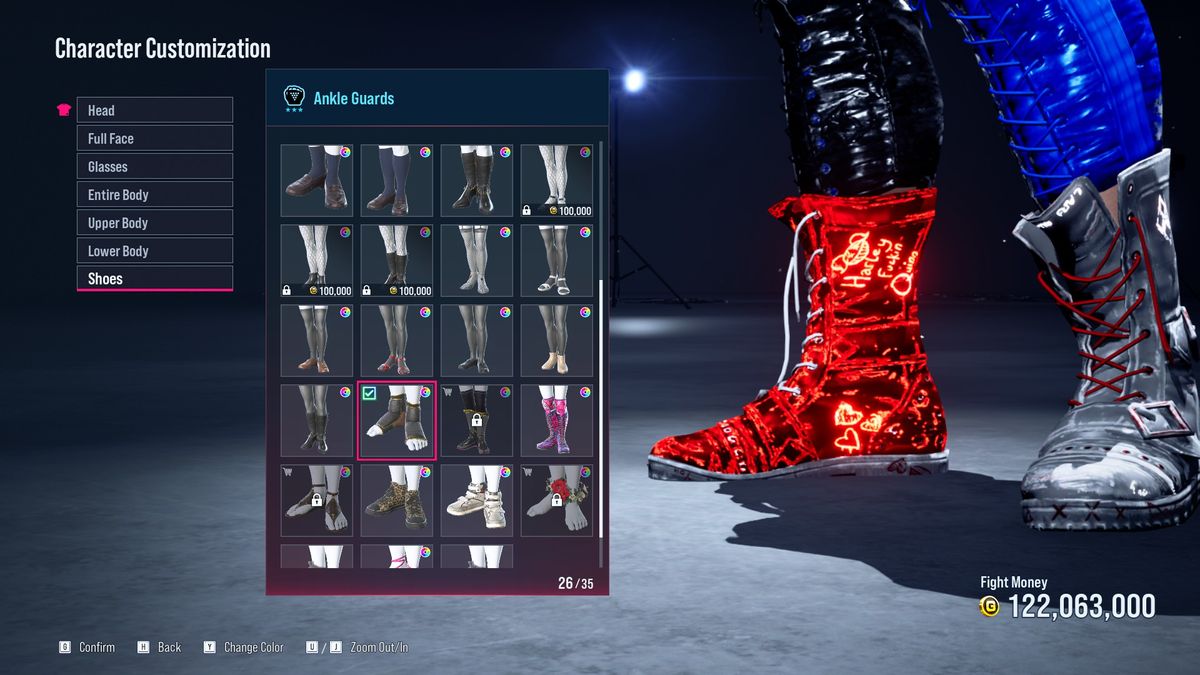Open the Head category
1200x675 pixels.
154,110
